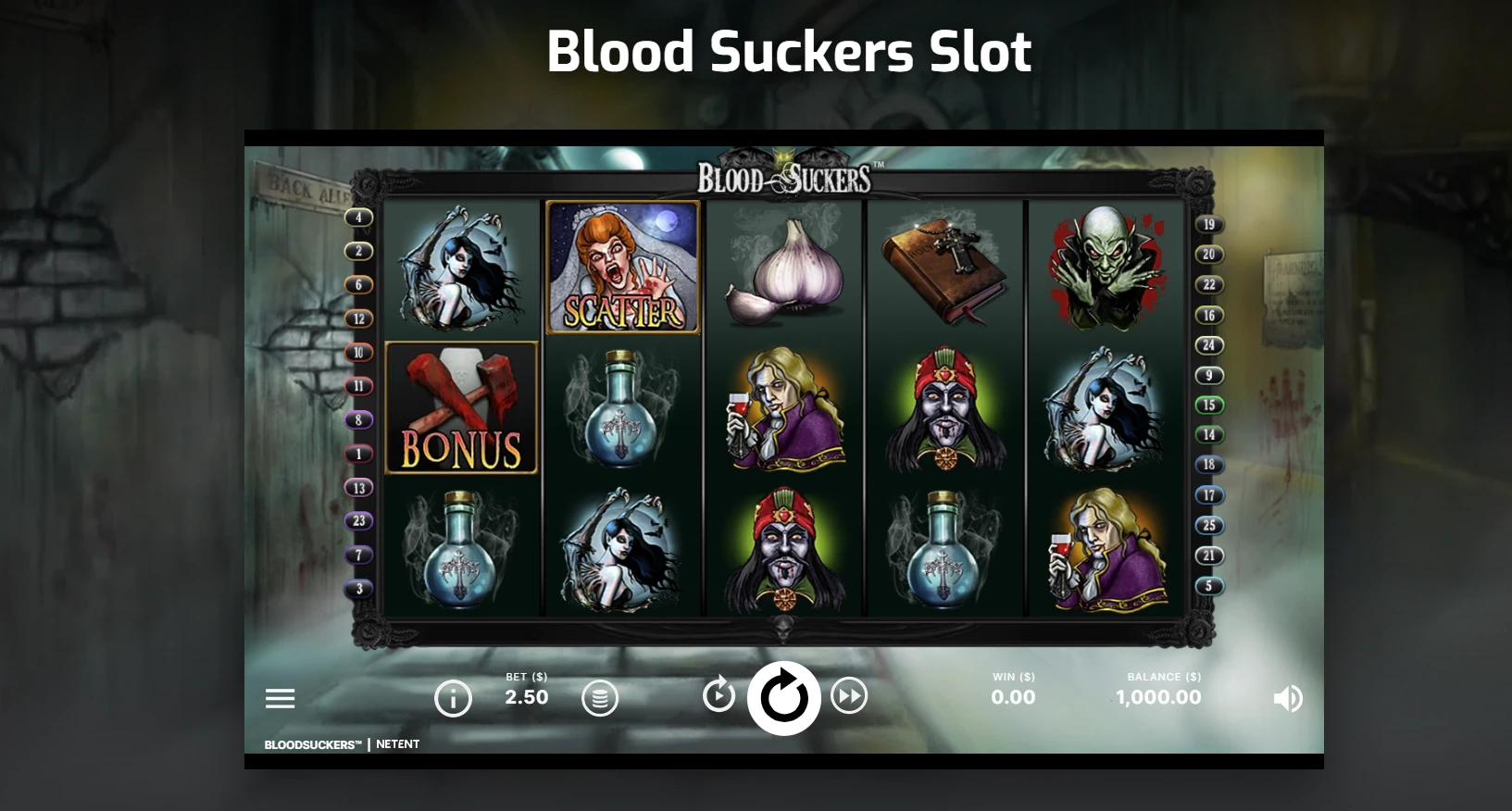This screenshot has height=811, width=1512.
Task: Click the SCATTER bride symbol
Action: tap(622, 268)
